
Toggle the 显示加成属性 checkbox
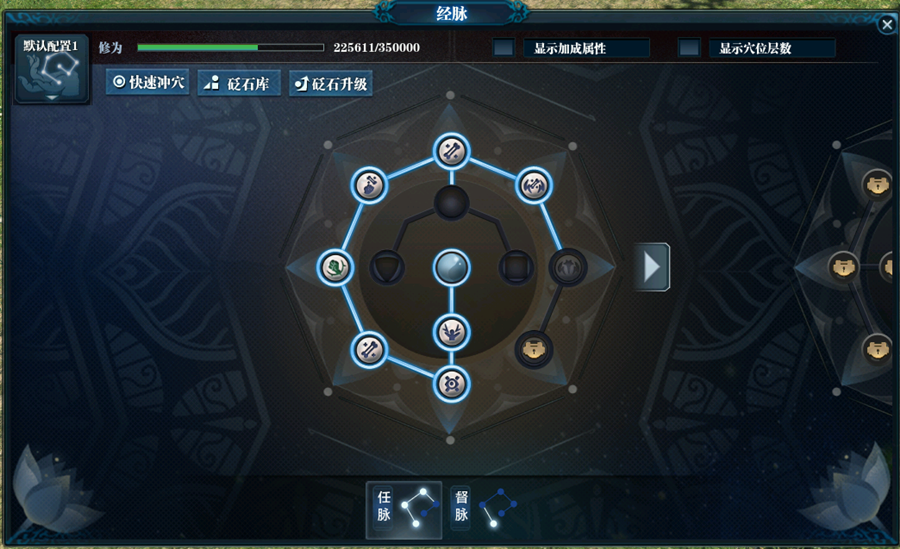[x=504, y=48]
